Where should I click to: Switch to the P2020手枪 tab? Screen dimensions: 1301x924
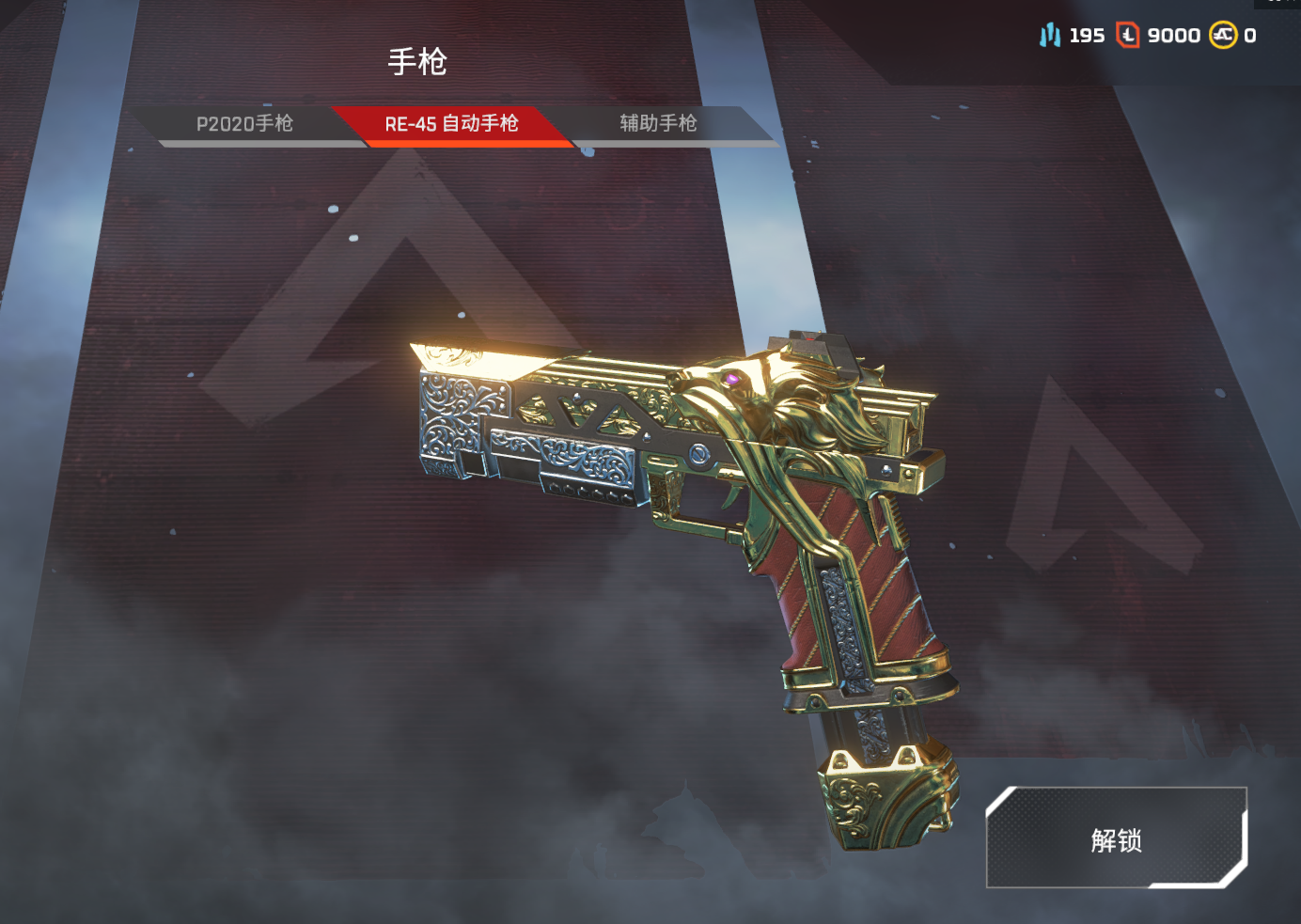pyautogui.click(x=244, y=124)
